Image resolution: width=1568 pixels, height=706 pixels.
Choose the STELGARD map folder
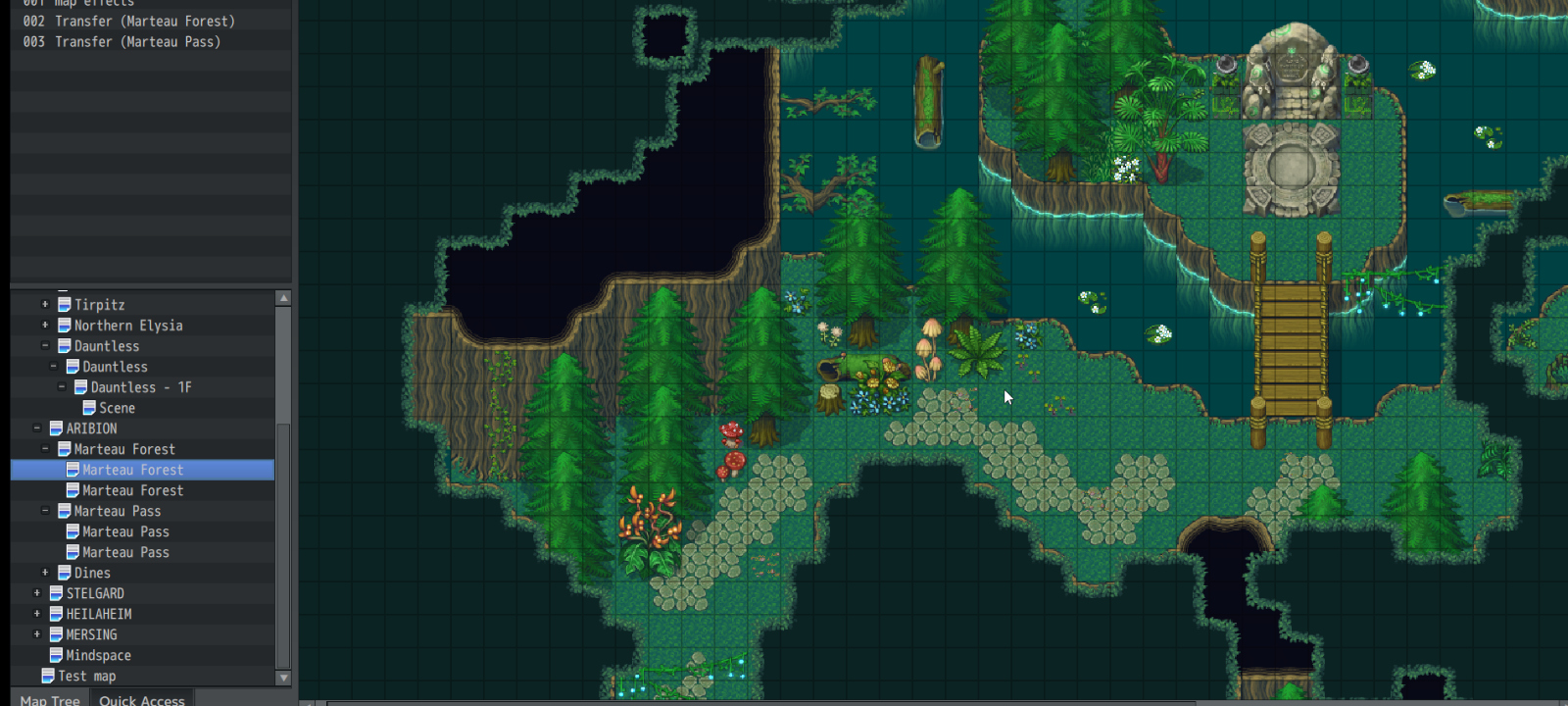tap(95, 593)
